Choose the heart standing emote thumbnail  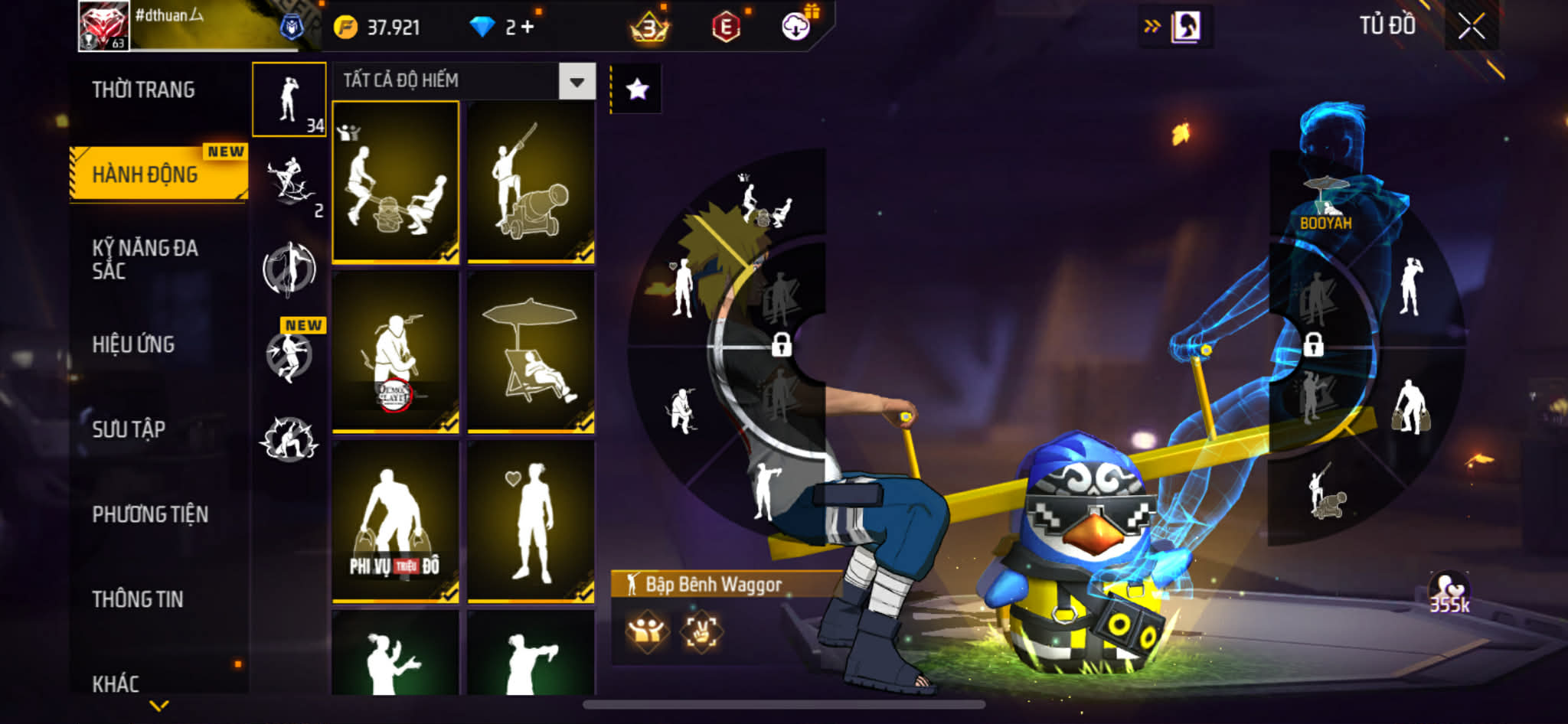531,522
